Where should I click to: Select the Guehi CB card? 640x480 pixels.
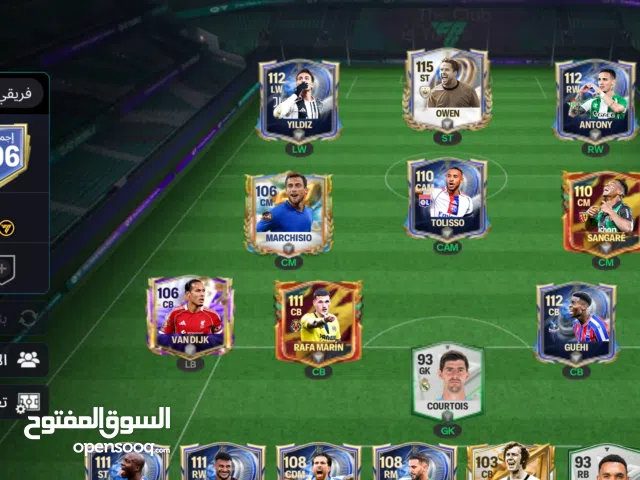click(575, 322)
